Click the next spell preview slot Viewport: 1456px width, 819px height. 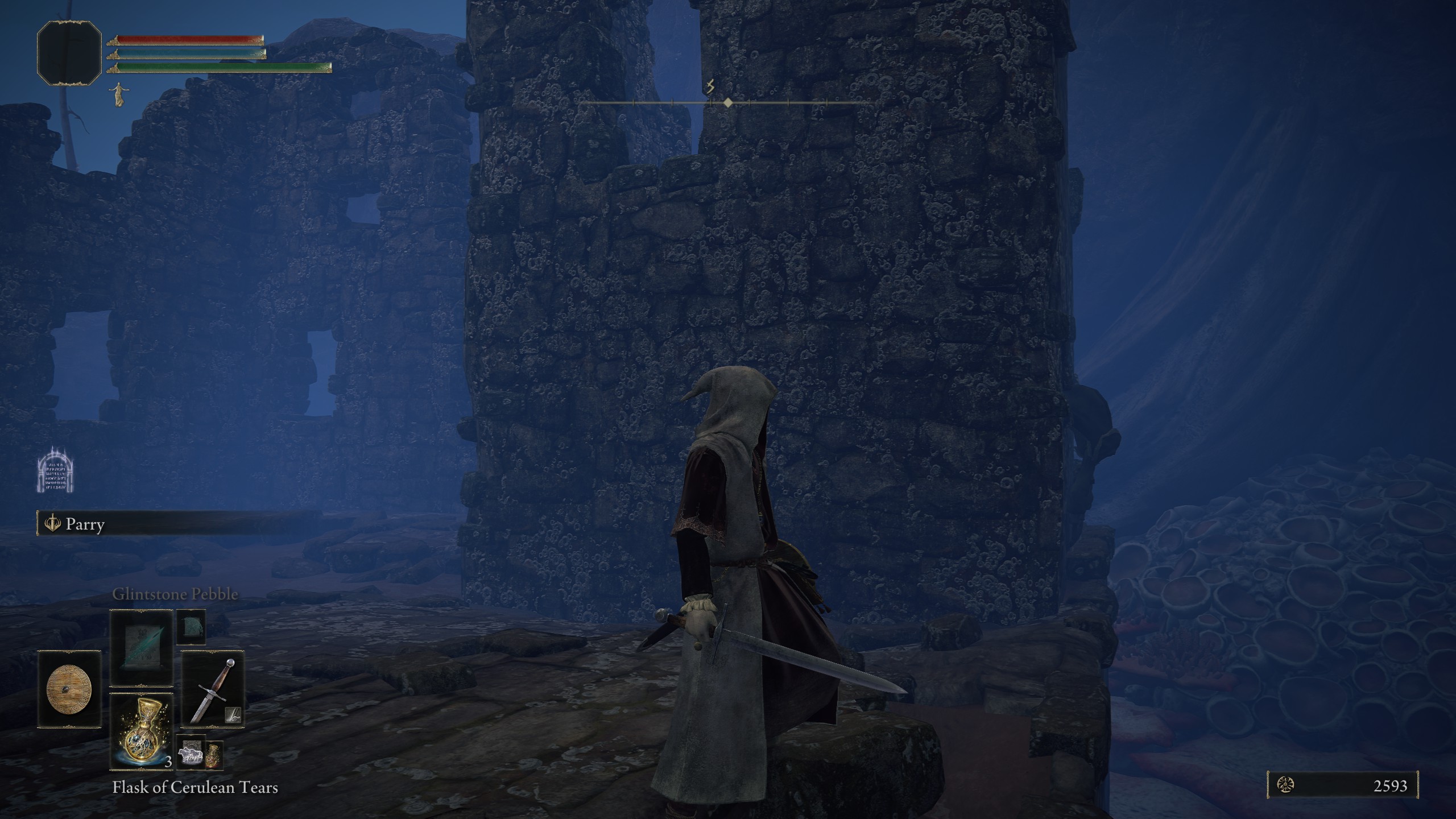pos(191,626)
